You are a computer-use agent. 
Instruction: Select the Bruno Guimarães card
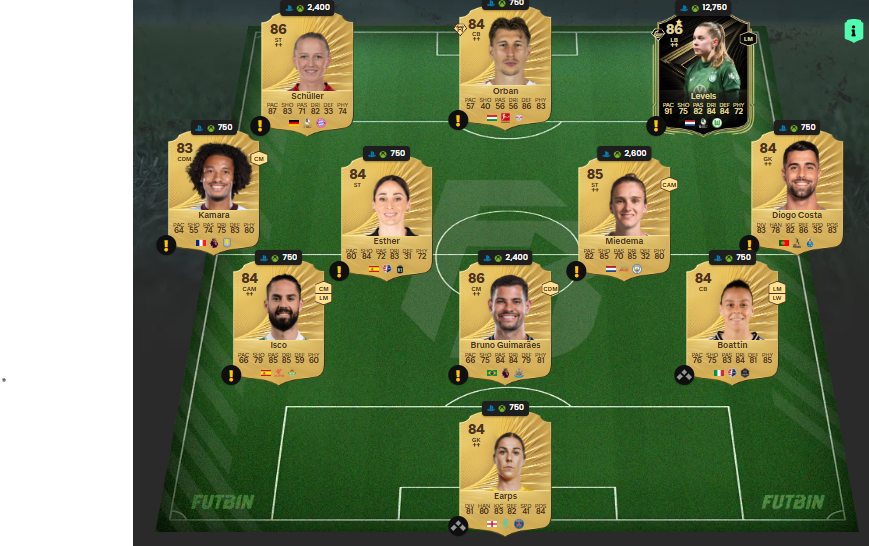click(505, 320)
